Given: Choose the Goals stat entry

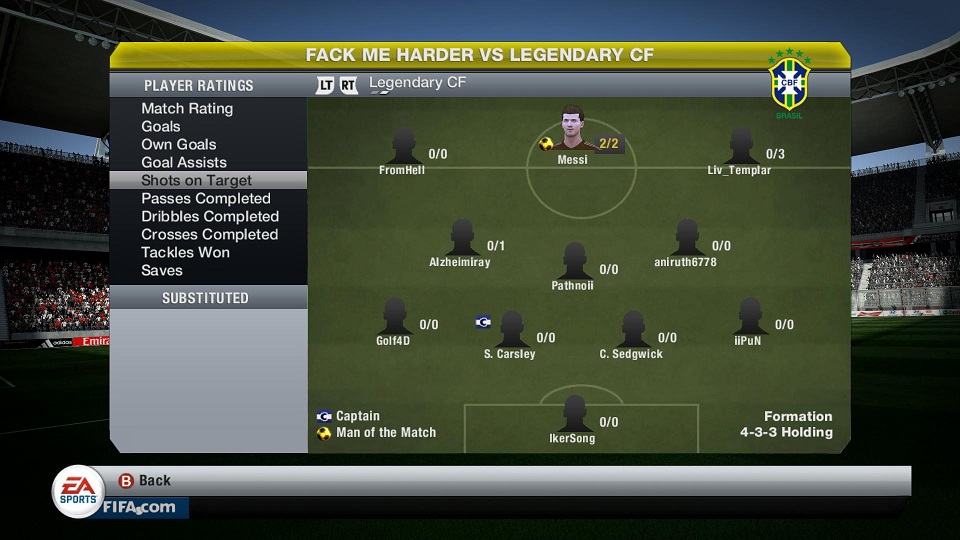Looking at the screenshot, I should (x=161, y=126).
